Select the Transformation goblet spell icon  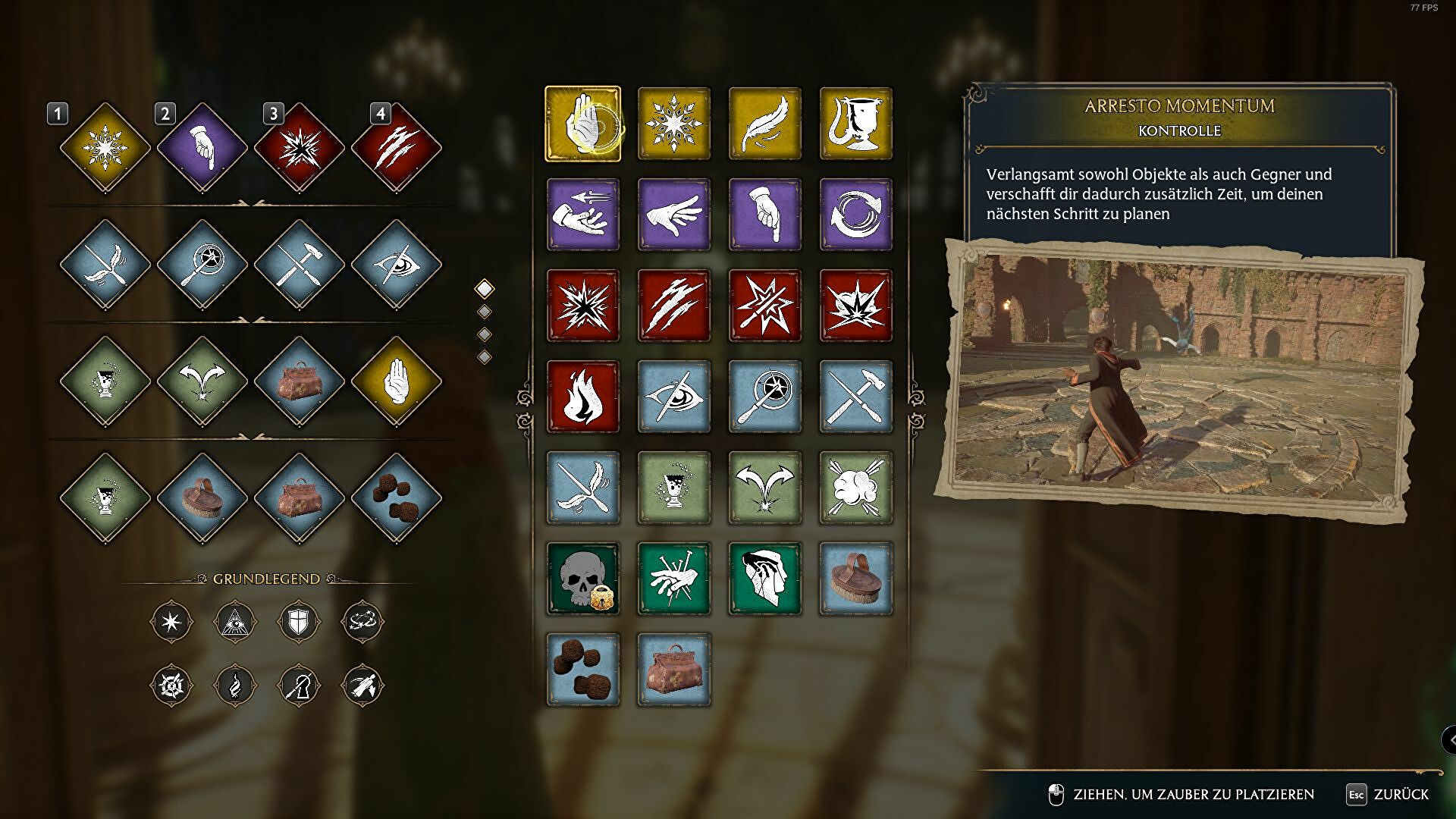pos(855,123)
